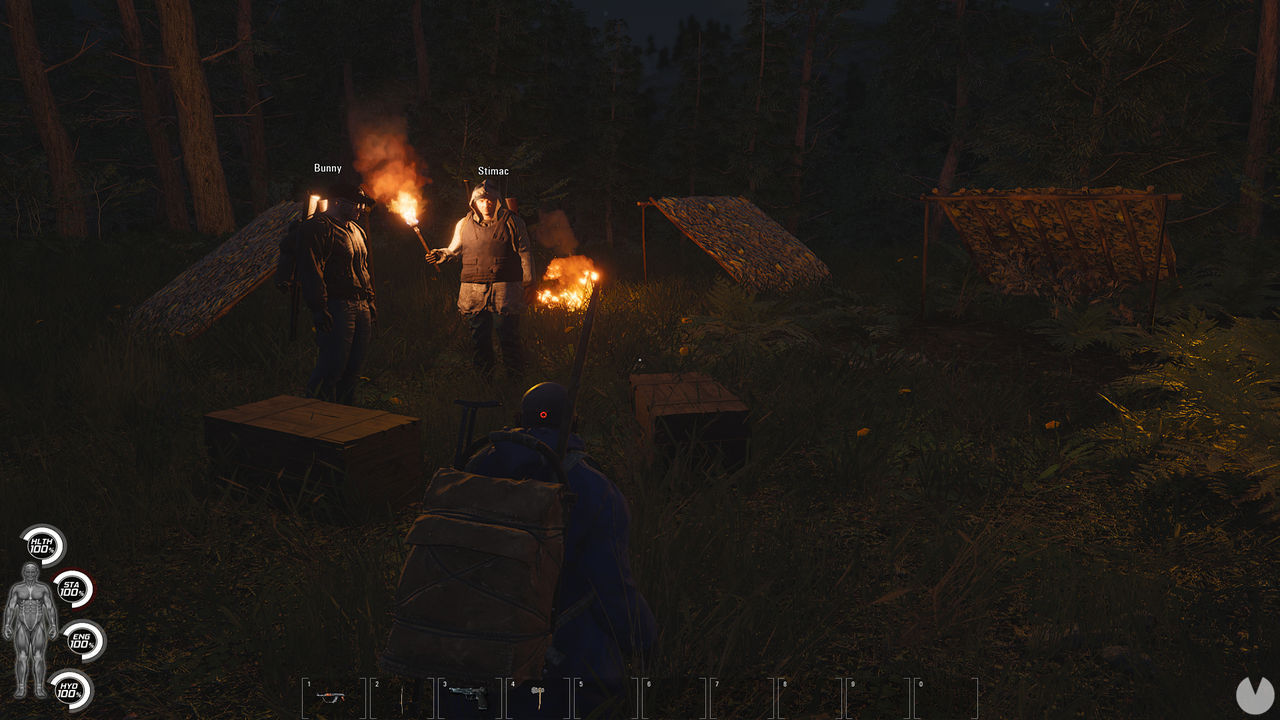
Task: Click the Bunny player nametag
Action: (328, 168)
